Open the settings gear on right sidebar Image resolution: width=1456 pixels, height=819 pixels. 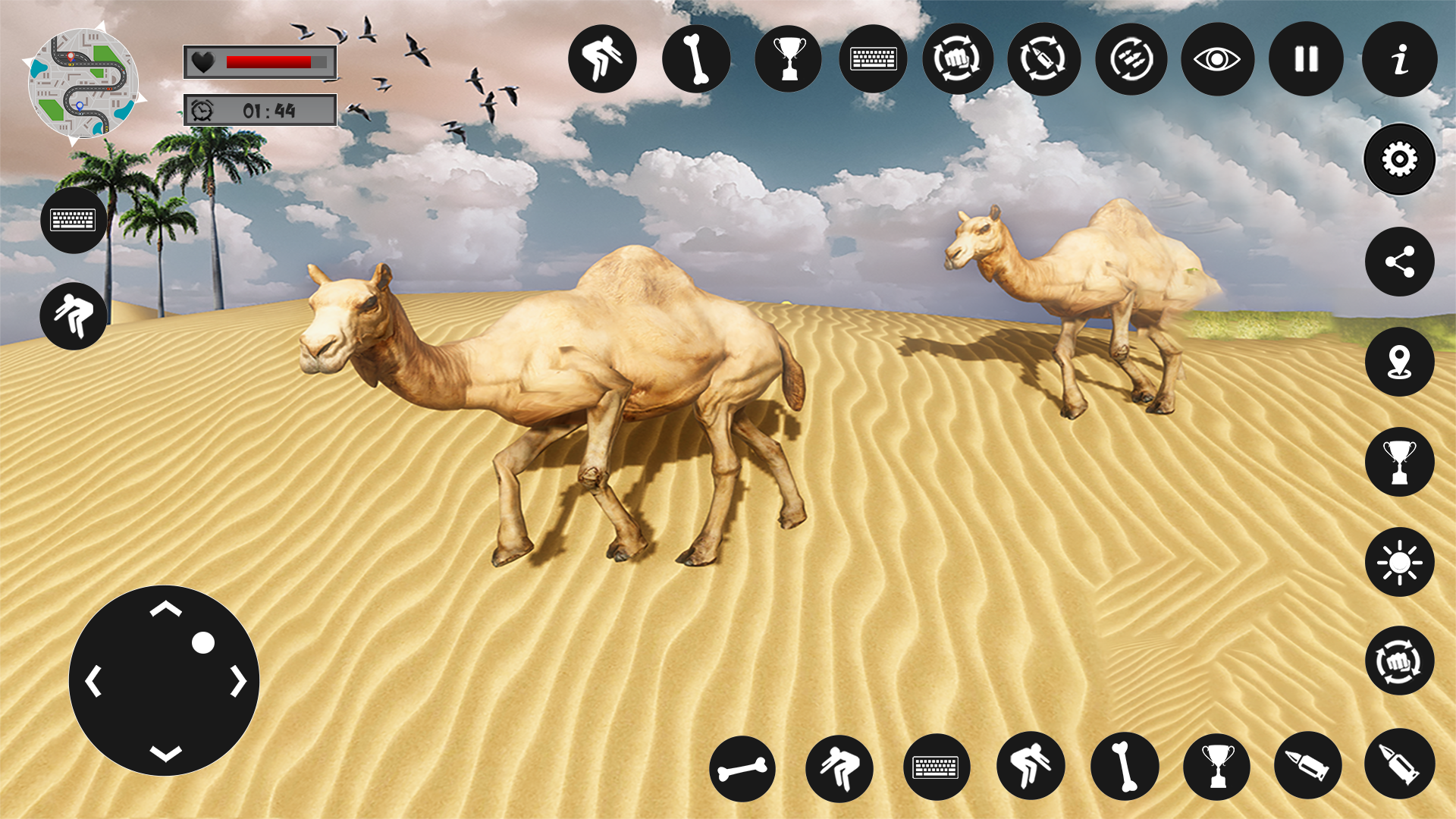[x=1398, y=159]
